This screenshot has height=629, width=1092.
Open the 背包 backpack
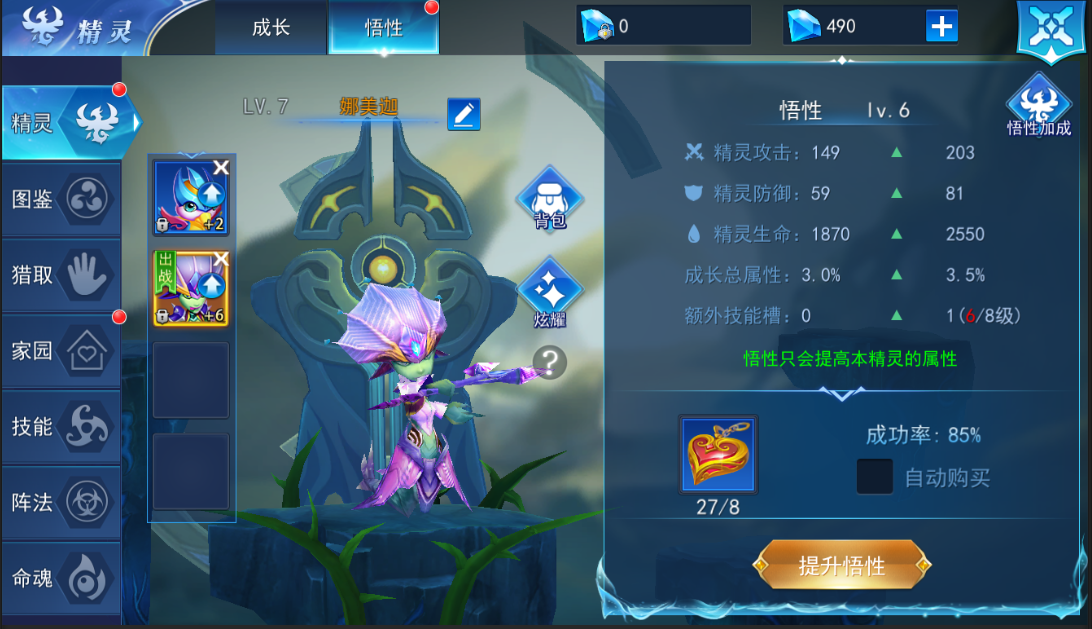(549, 200)
